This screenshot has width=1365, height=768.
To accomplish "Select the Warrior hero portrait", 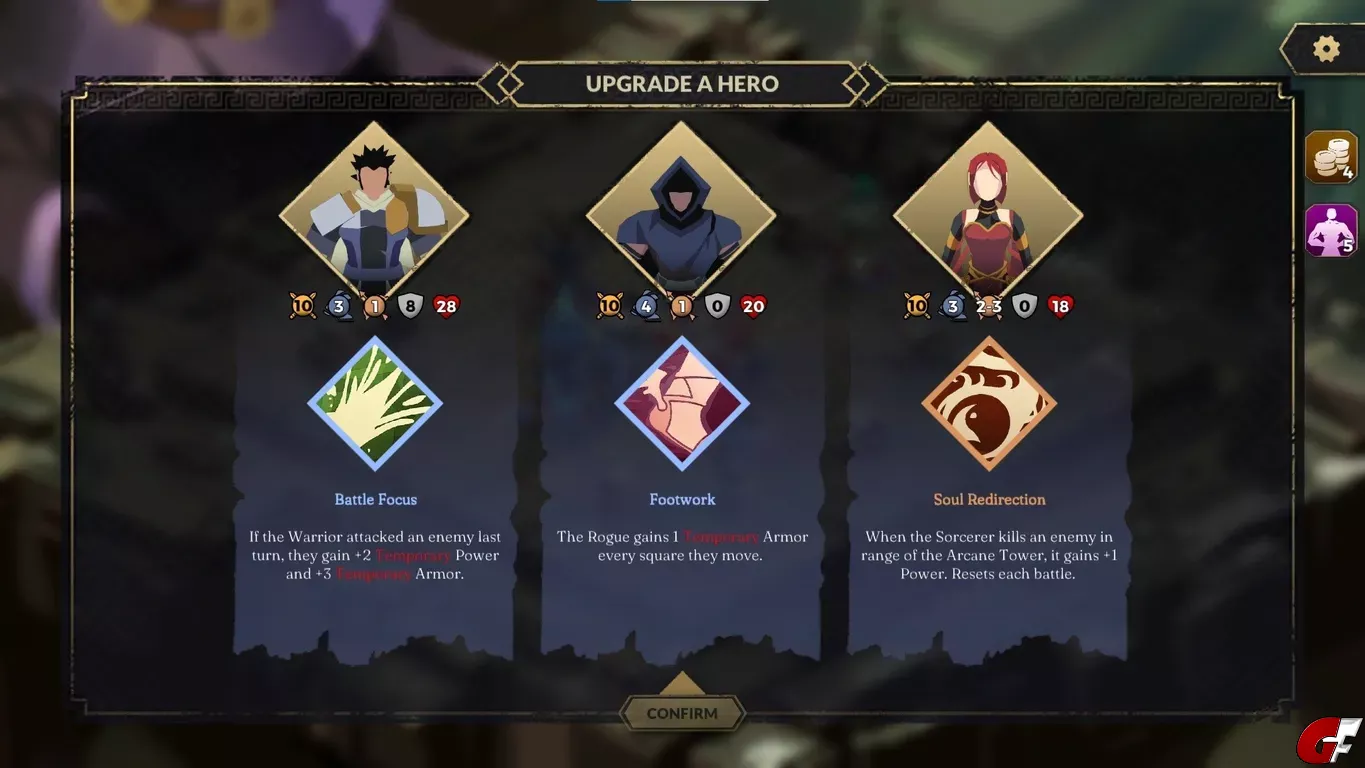I will [x=374, y=214].
